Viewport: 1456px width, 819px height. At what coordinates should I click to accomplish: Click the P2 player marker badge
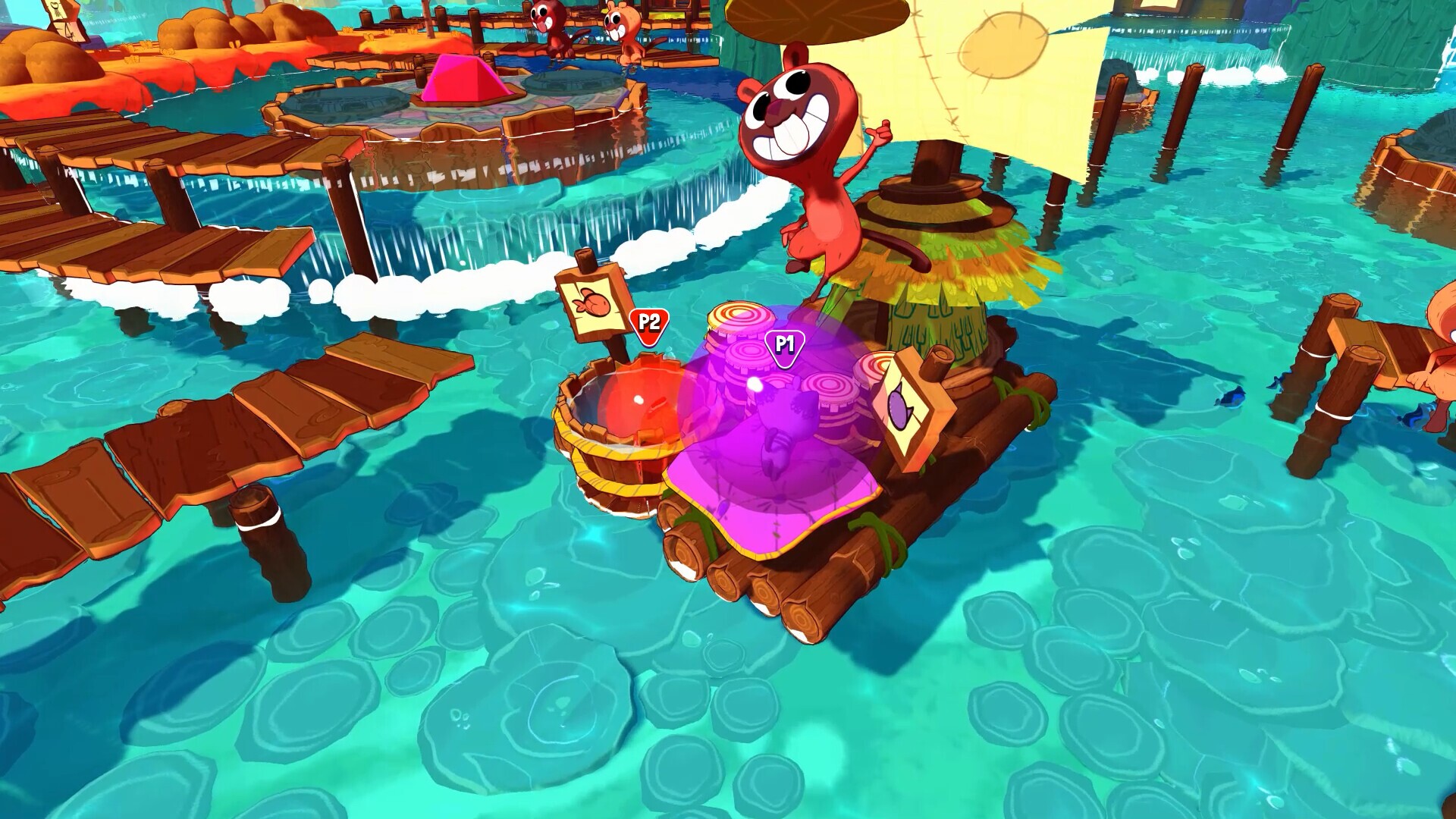pos(648,324)
